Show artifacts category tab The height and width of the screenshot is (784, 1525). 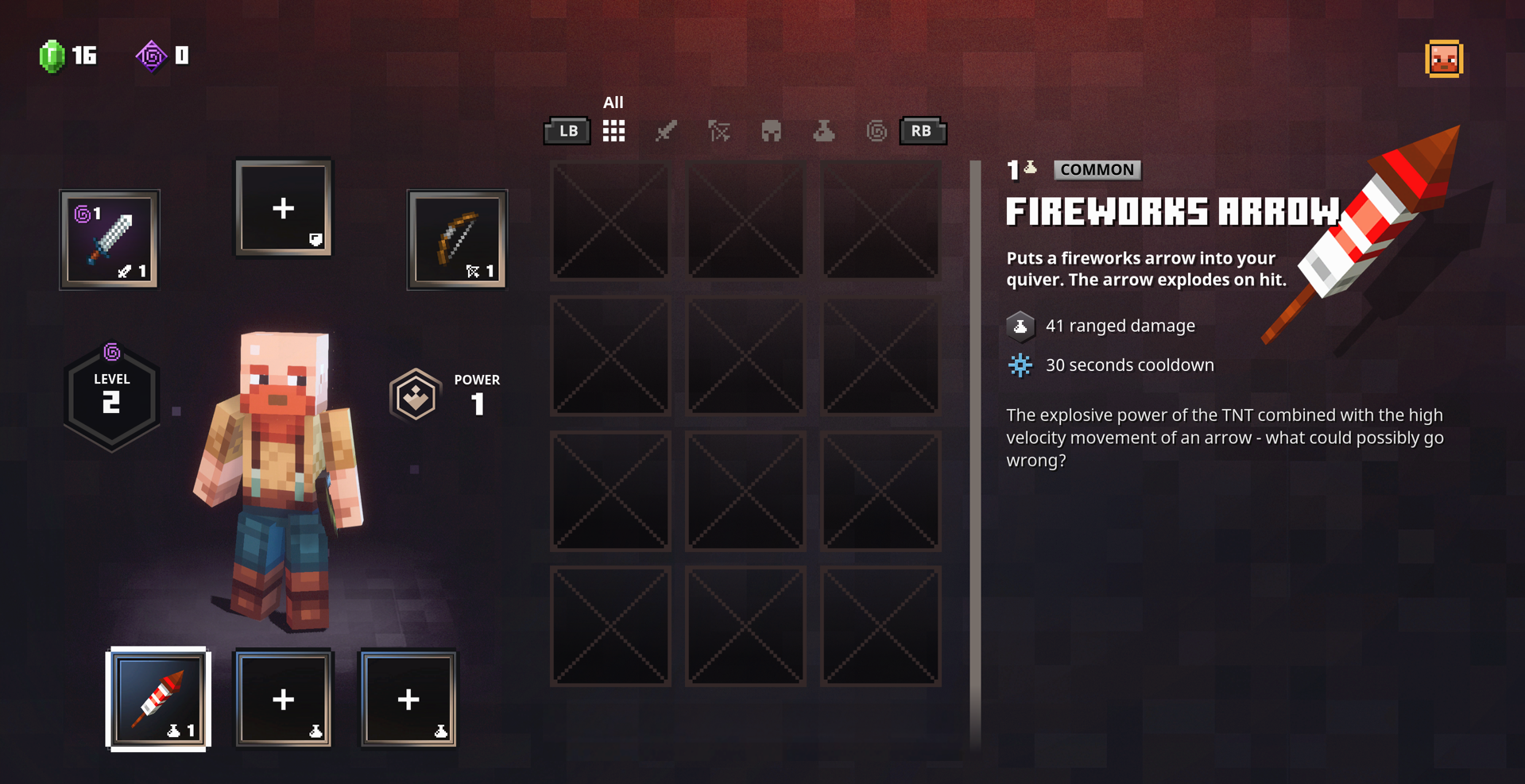pos(823,131)
